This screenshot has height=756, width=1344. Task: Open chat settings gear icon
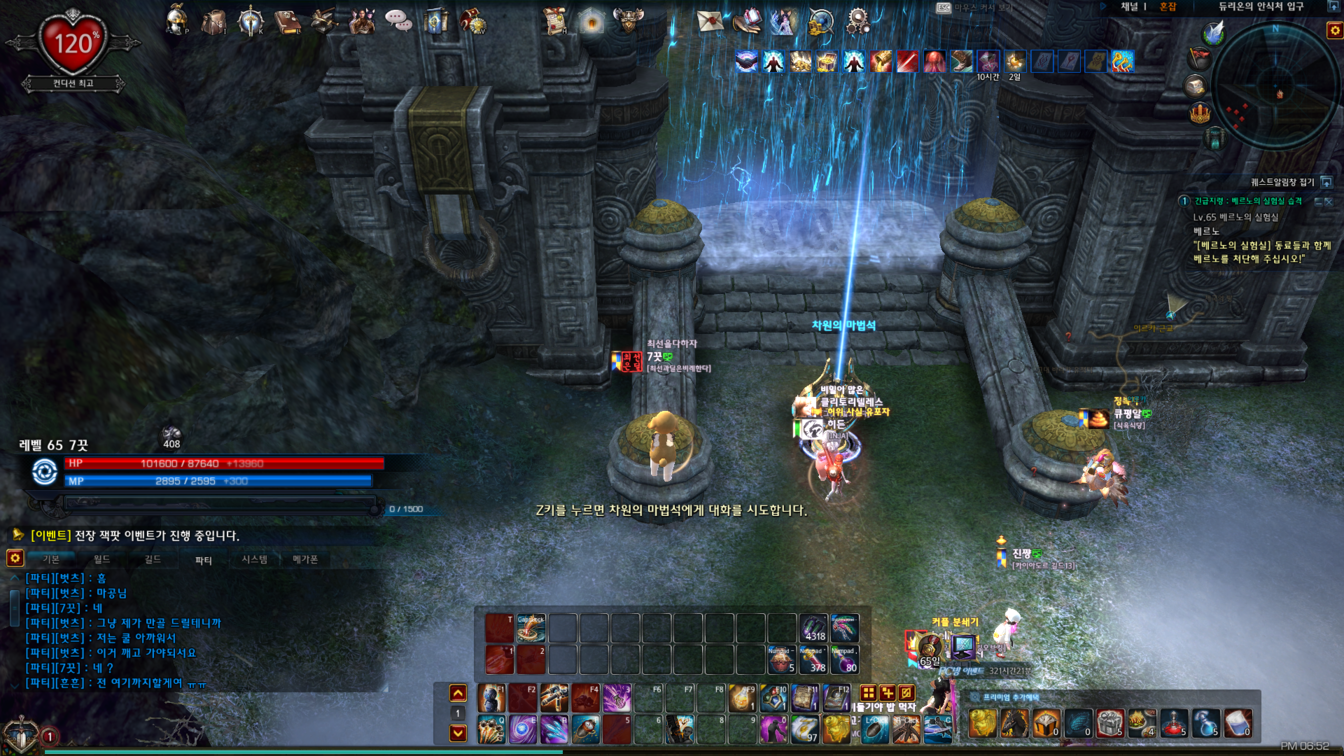pos(15,559)
